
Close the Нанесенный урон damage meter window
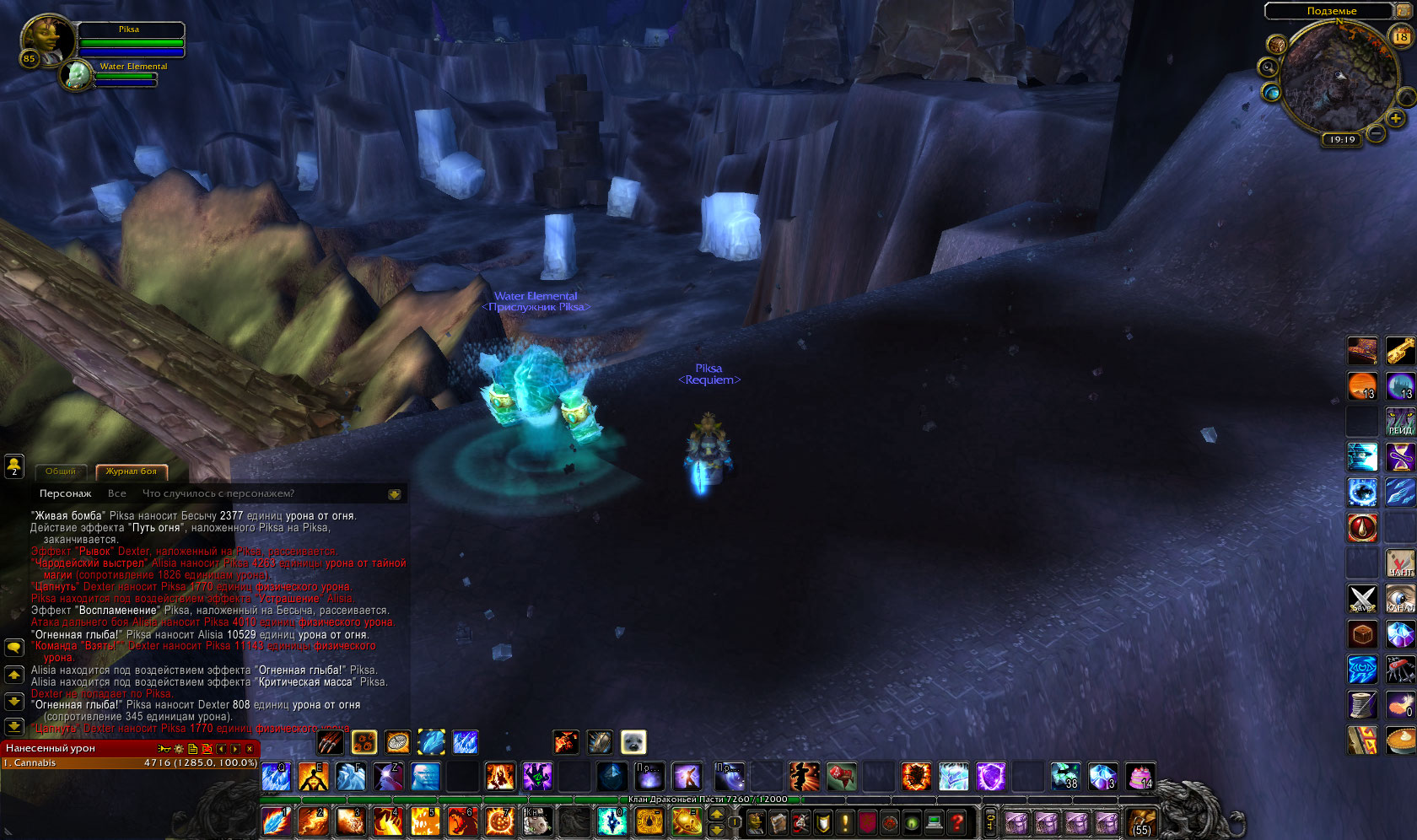(250, 749)
